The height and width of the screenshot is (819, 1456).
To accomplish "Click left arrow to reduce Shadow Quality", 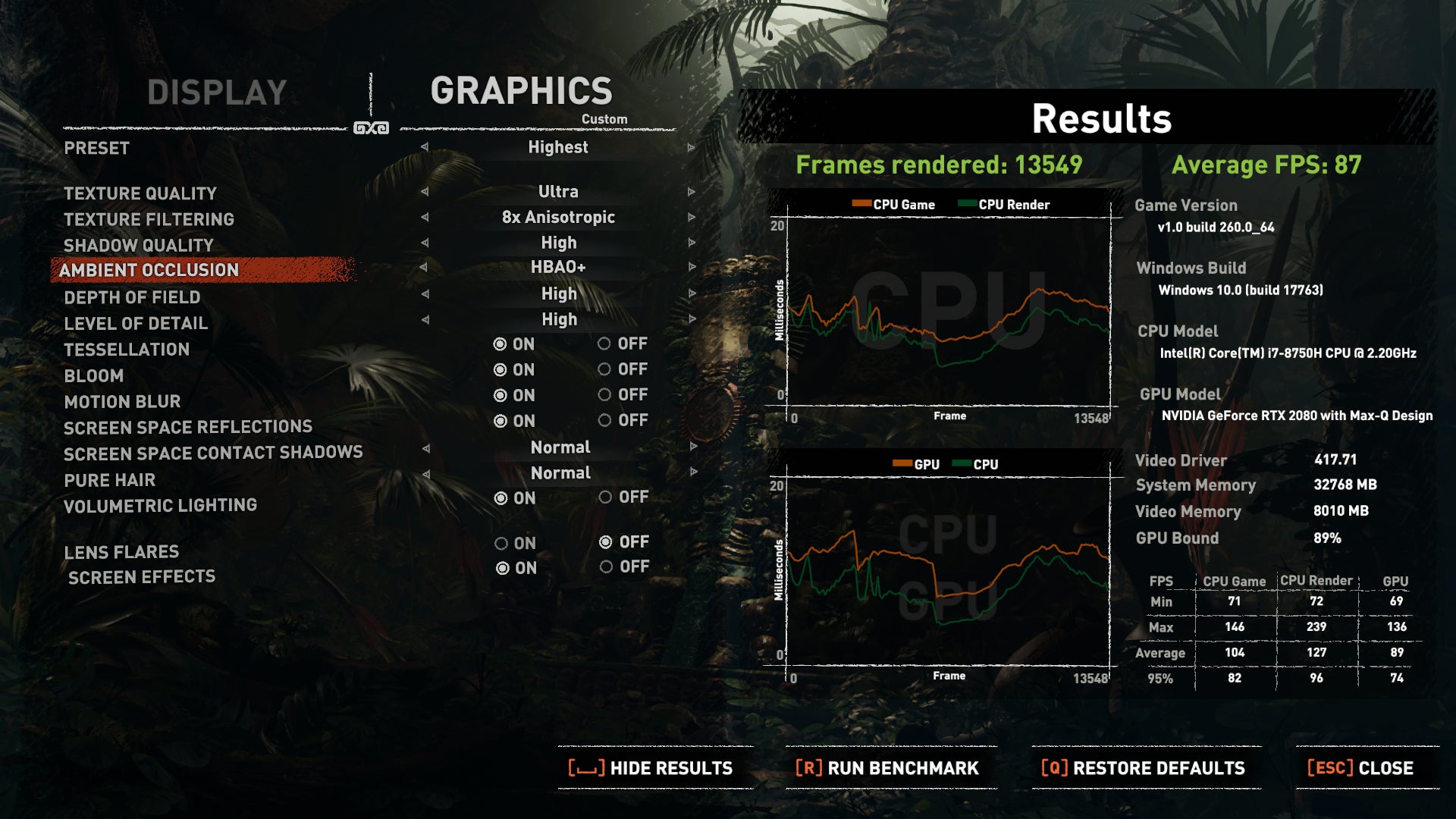I will [x=425, y=243].
